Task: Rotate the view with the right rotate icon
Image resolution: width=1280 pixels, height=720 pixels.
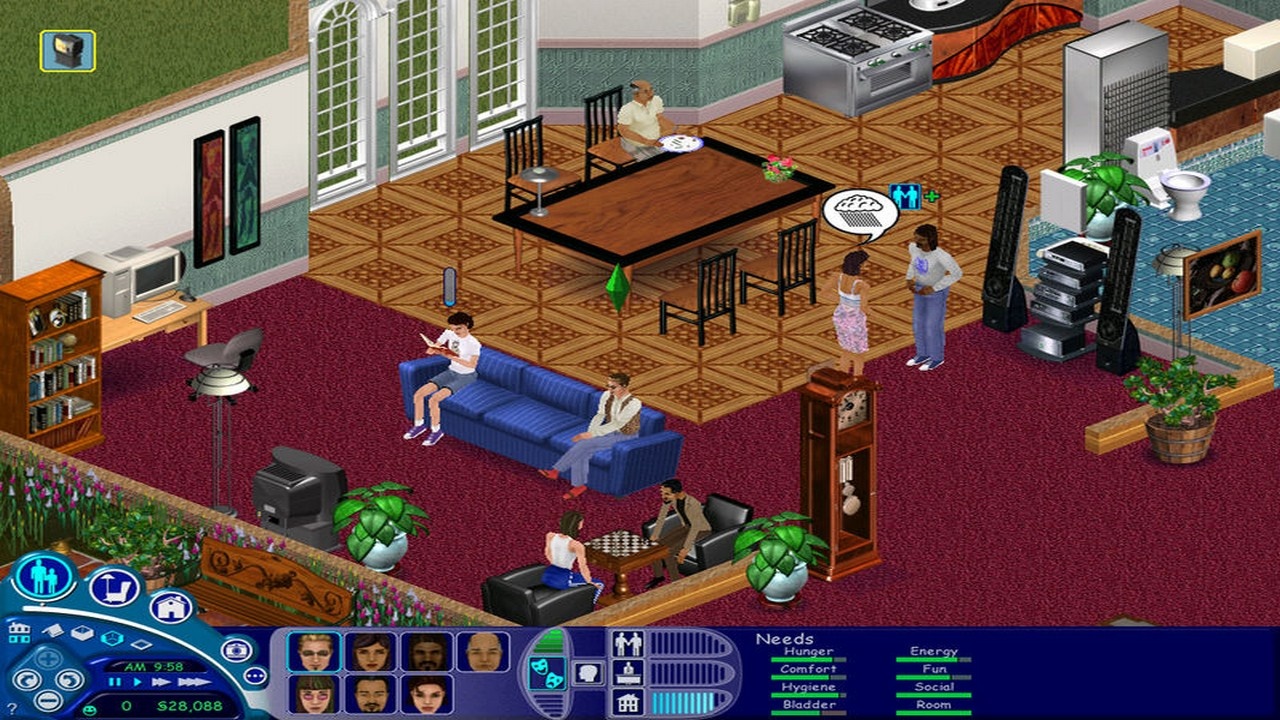Action: coord(69,681)
